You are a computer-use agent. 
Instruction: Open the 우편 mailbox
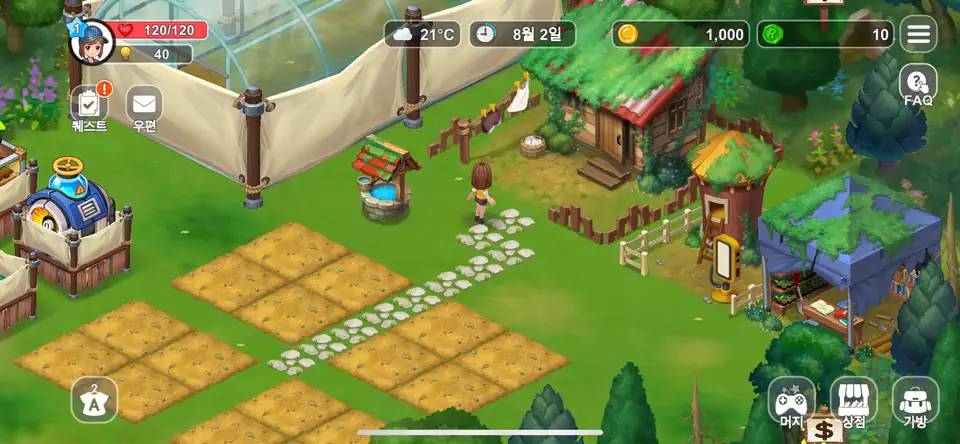pyautogui.click(x=145, y=105)
